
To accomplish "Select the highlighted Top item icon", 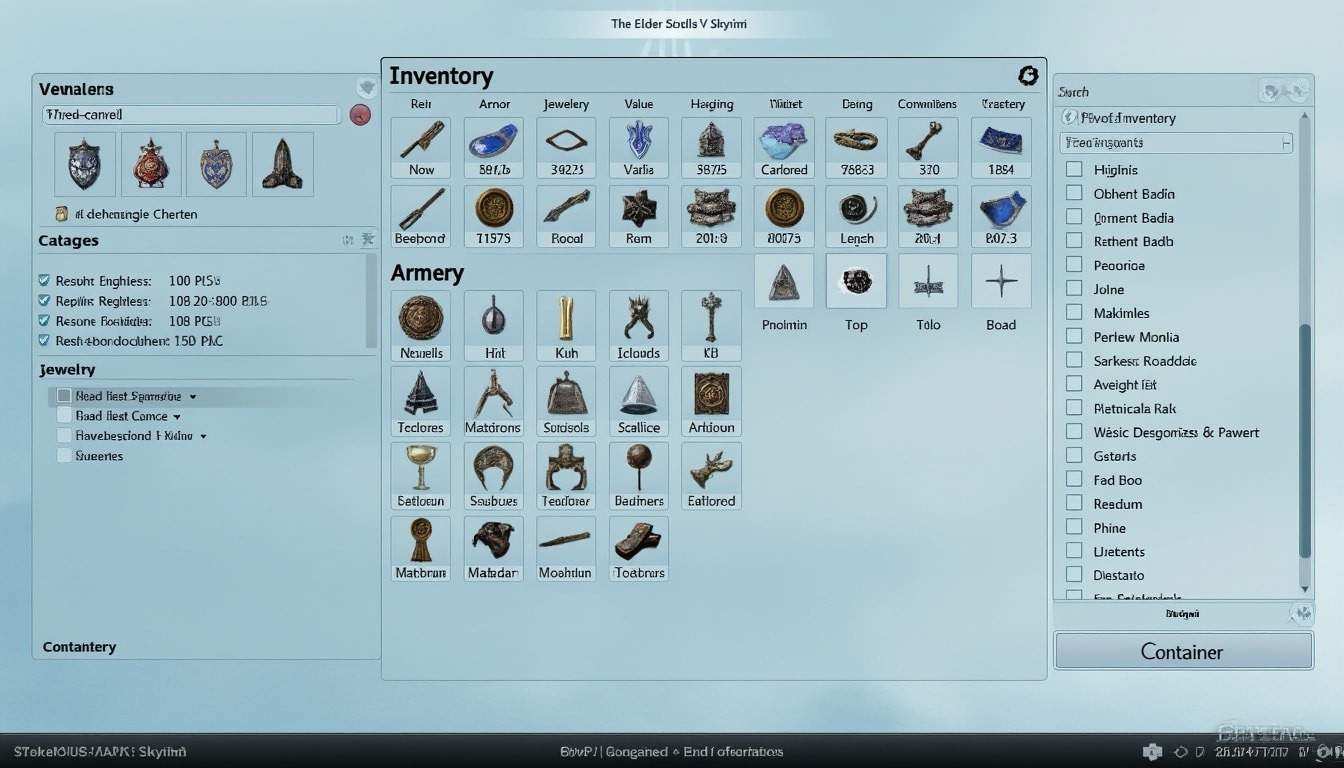I will [856, 281].
